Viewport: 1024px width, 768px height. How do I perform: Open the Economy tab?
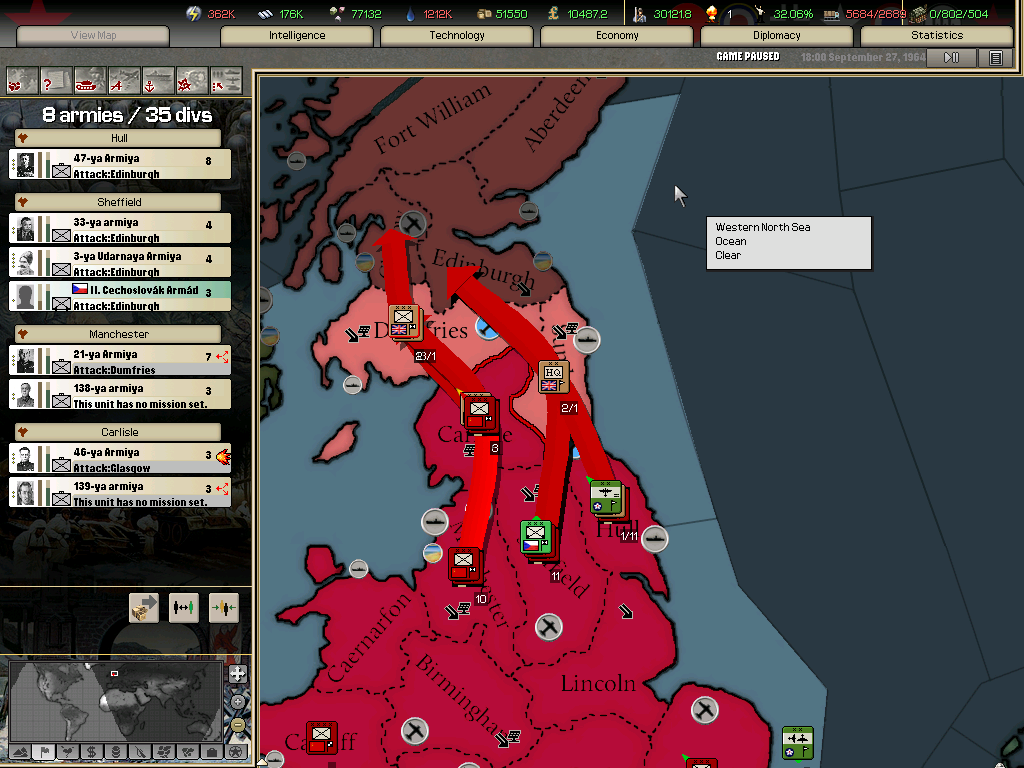[617, 35]
